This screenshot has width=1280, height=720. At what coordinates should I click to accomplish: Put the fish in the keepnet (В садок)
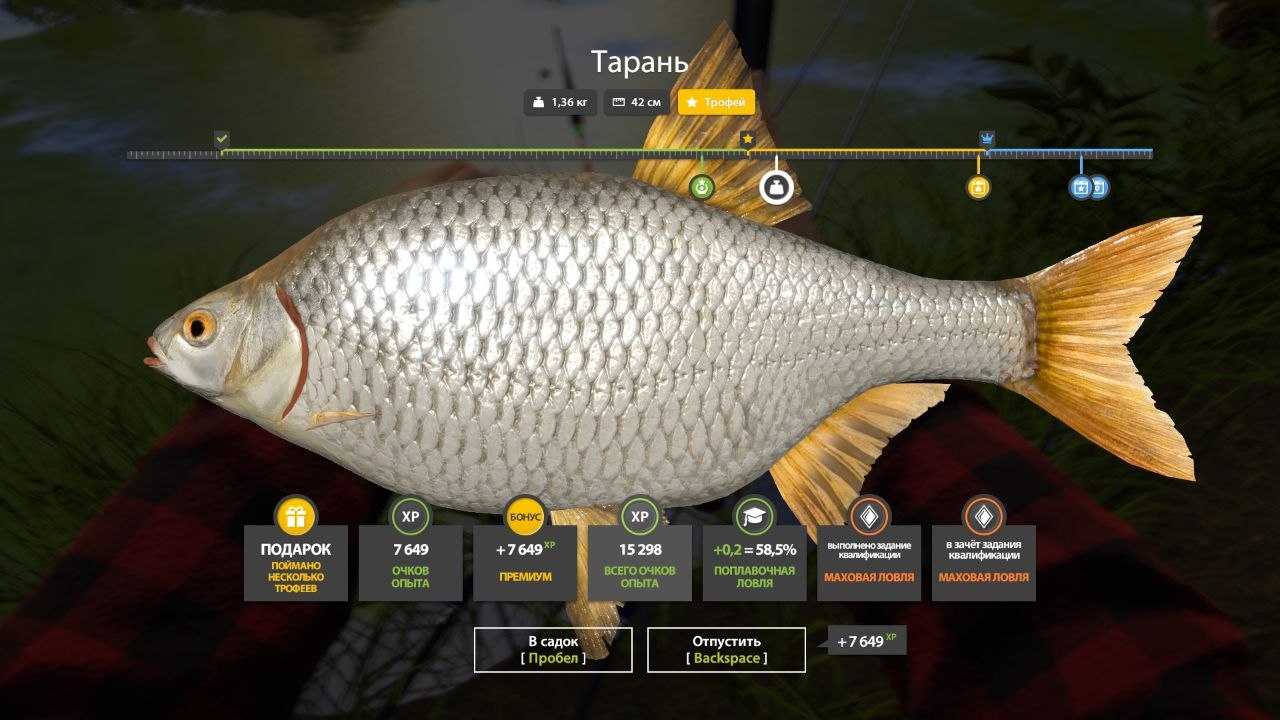553,649
